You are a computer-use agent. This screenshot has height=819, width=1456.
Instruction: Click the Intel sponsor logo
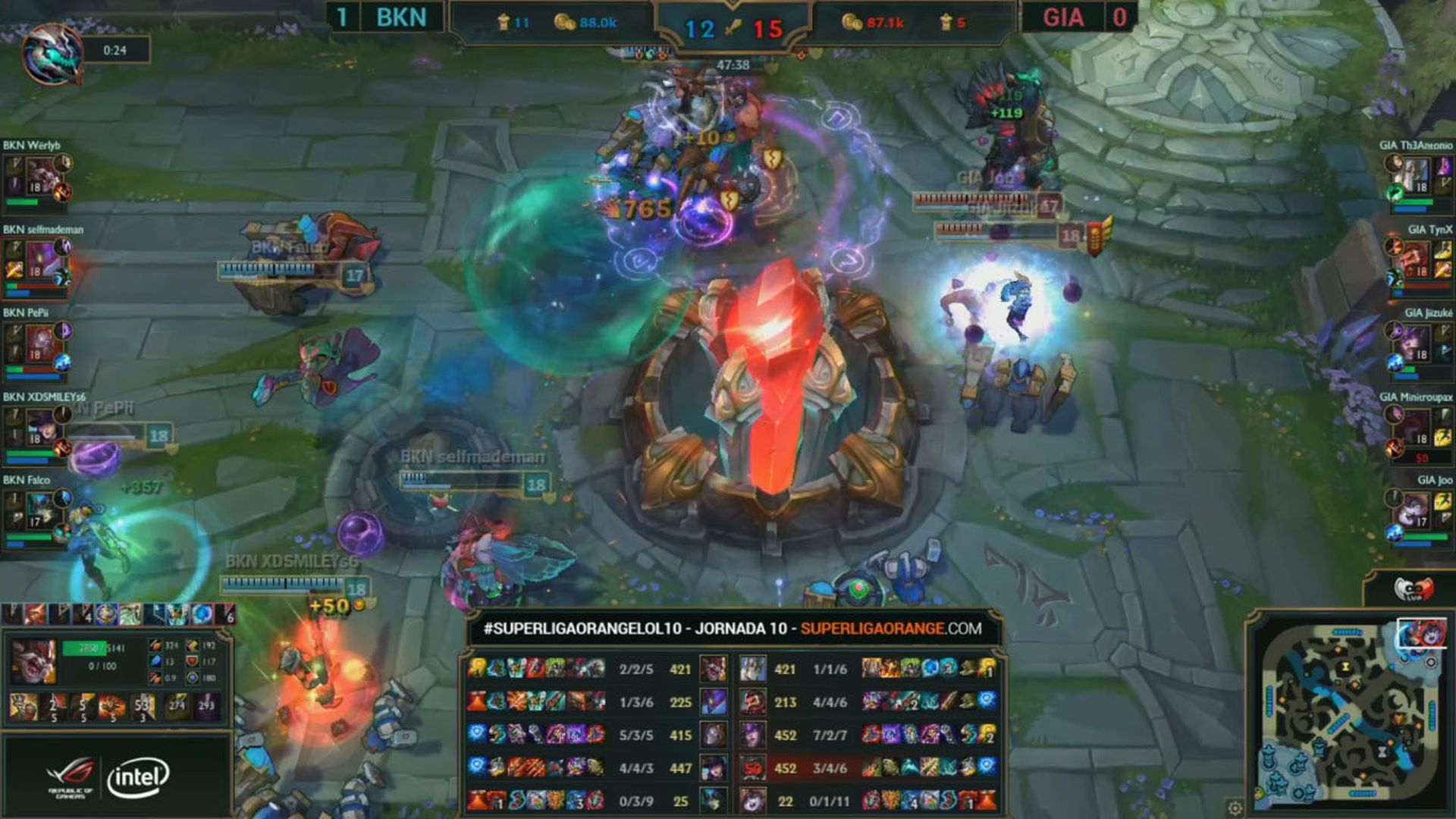tap(137, 777)
